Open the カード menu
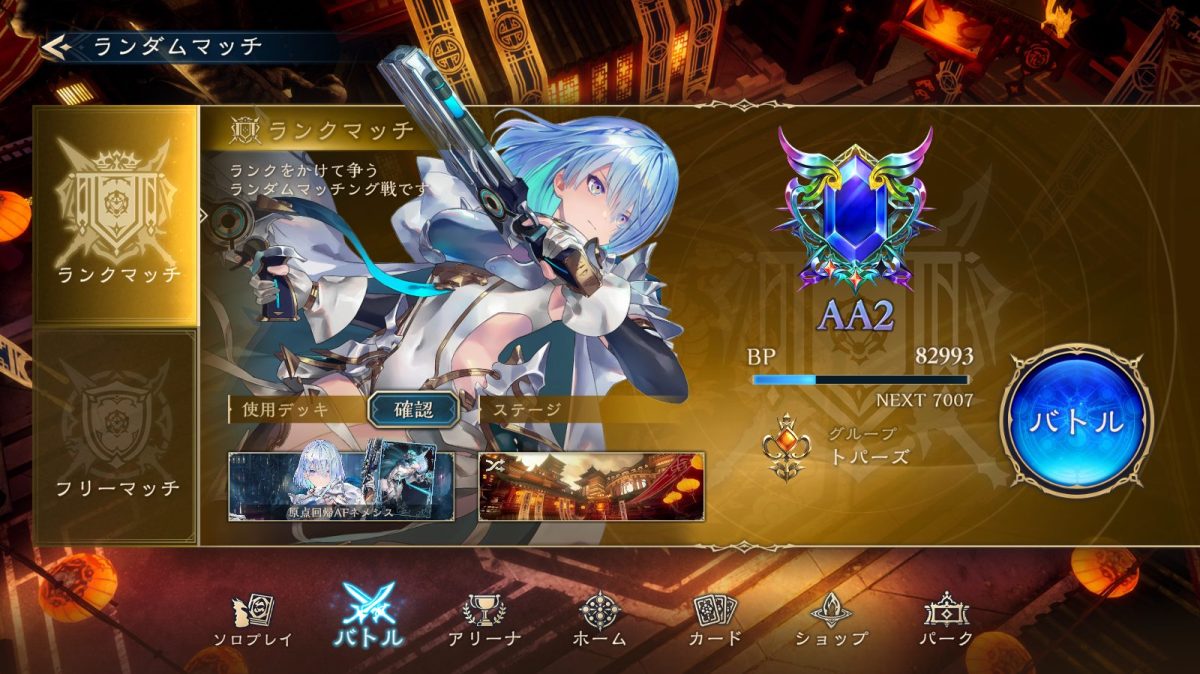This screenshot has height=674, width=1200. click(715, 620)
